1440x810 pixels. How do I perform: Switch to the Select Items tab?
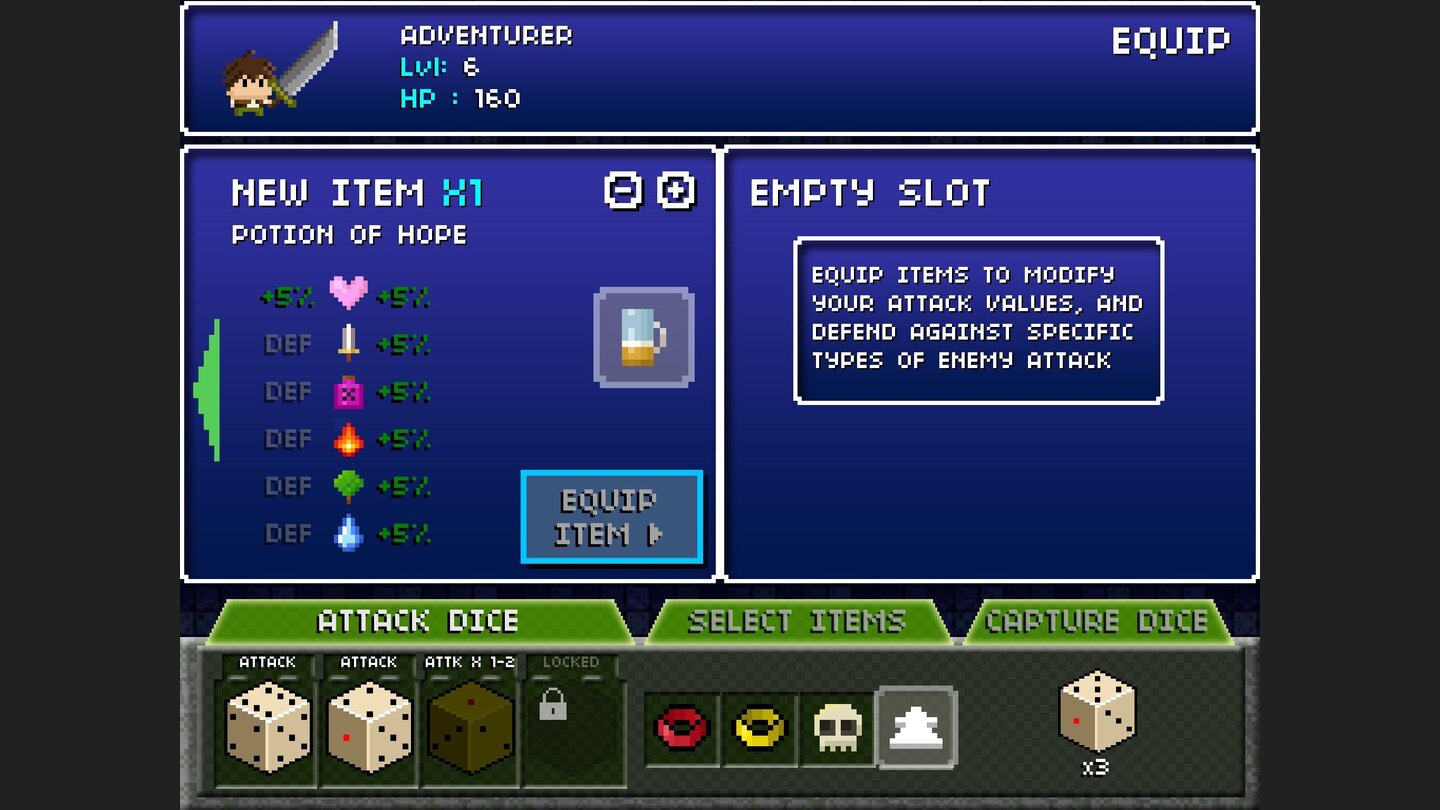pyautogui.click(x=797, y=622)
